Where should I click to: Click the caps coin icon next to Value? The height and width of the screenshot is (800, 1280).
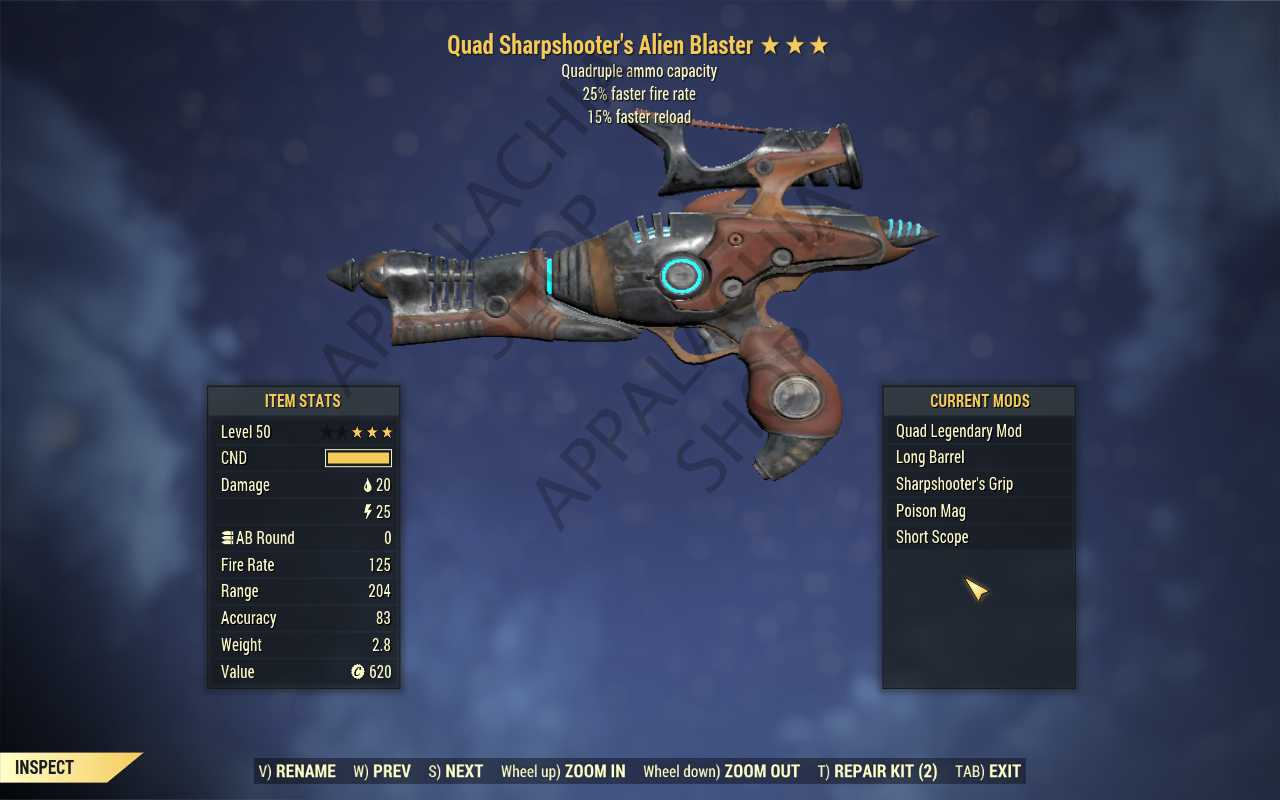coord(357,671)
